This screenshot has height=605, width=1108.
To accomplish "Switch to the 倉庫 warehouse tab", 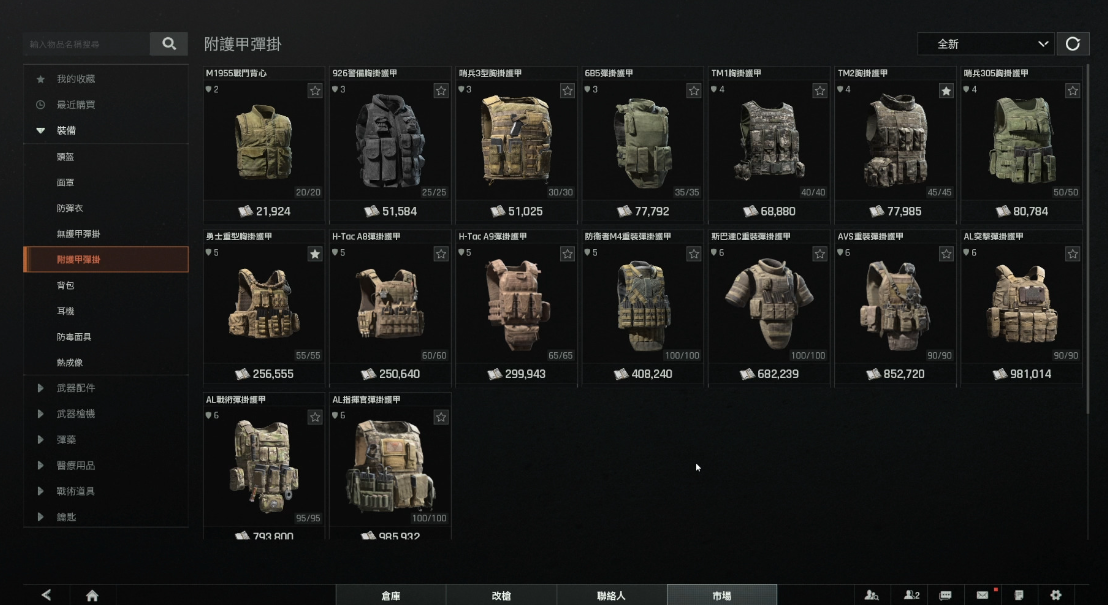I will [x=391, y=595].
